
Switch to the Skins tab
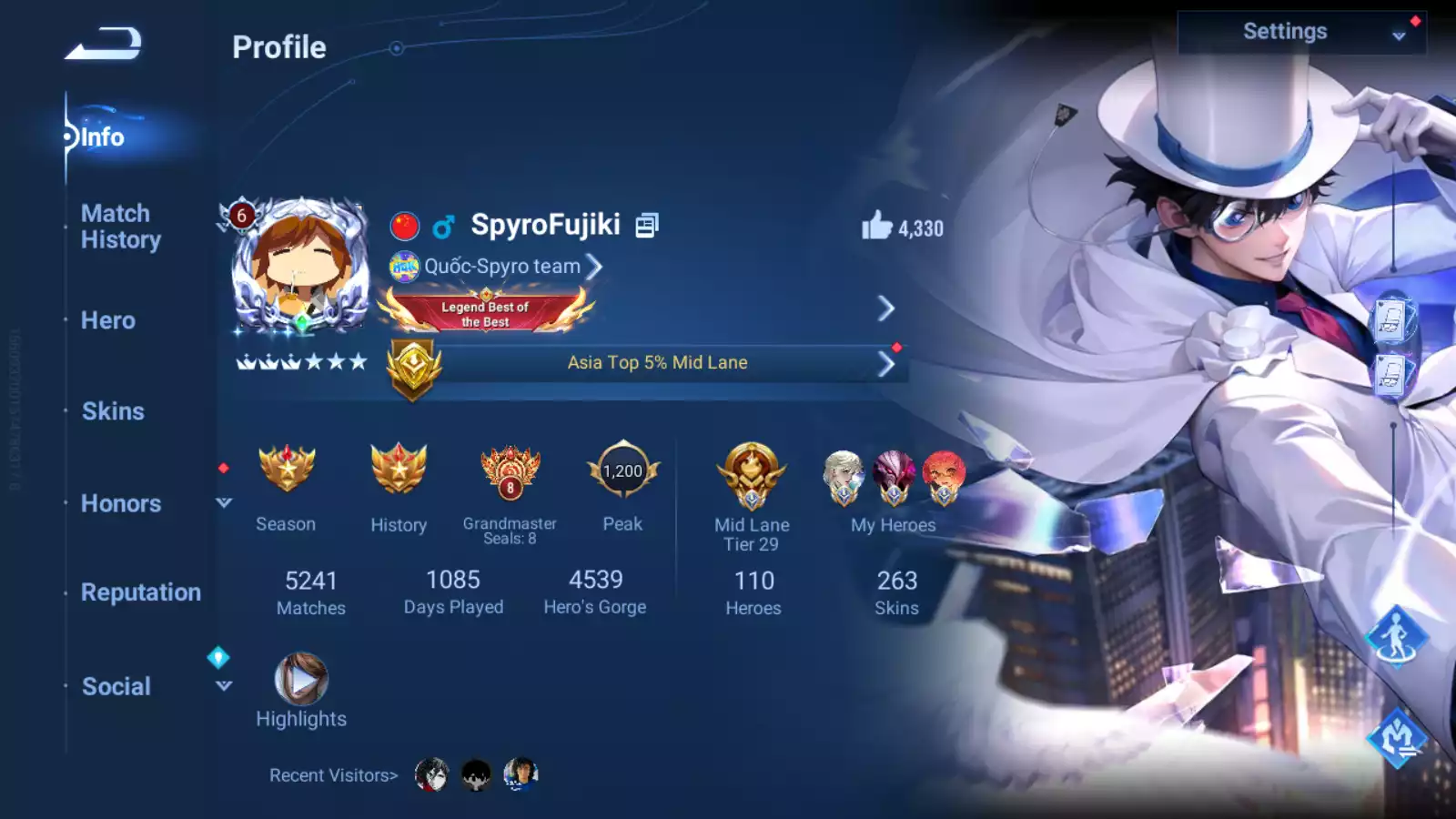point(113,411)
